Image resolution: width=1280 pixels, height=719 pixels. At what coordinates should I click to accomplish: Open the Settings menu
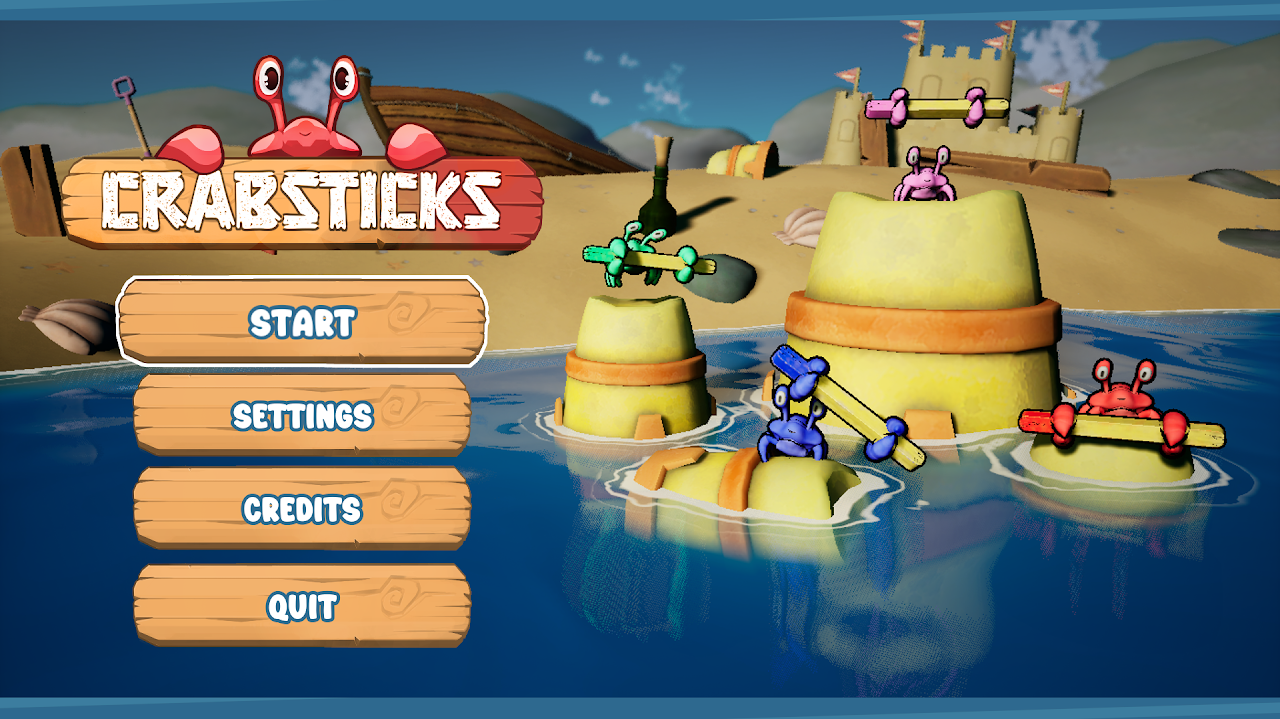302,415
